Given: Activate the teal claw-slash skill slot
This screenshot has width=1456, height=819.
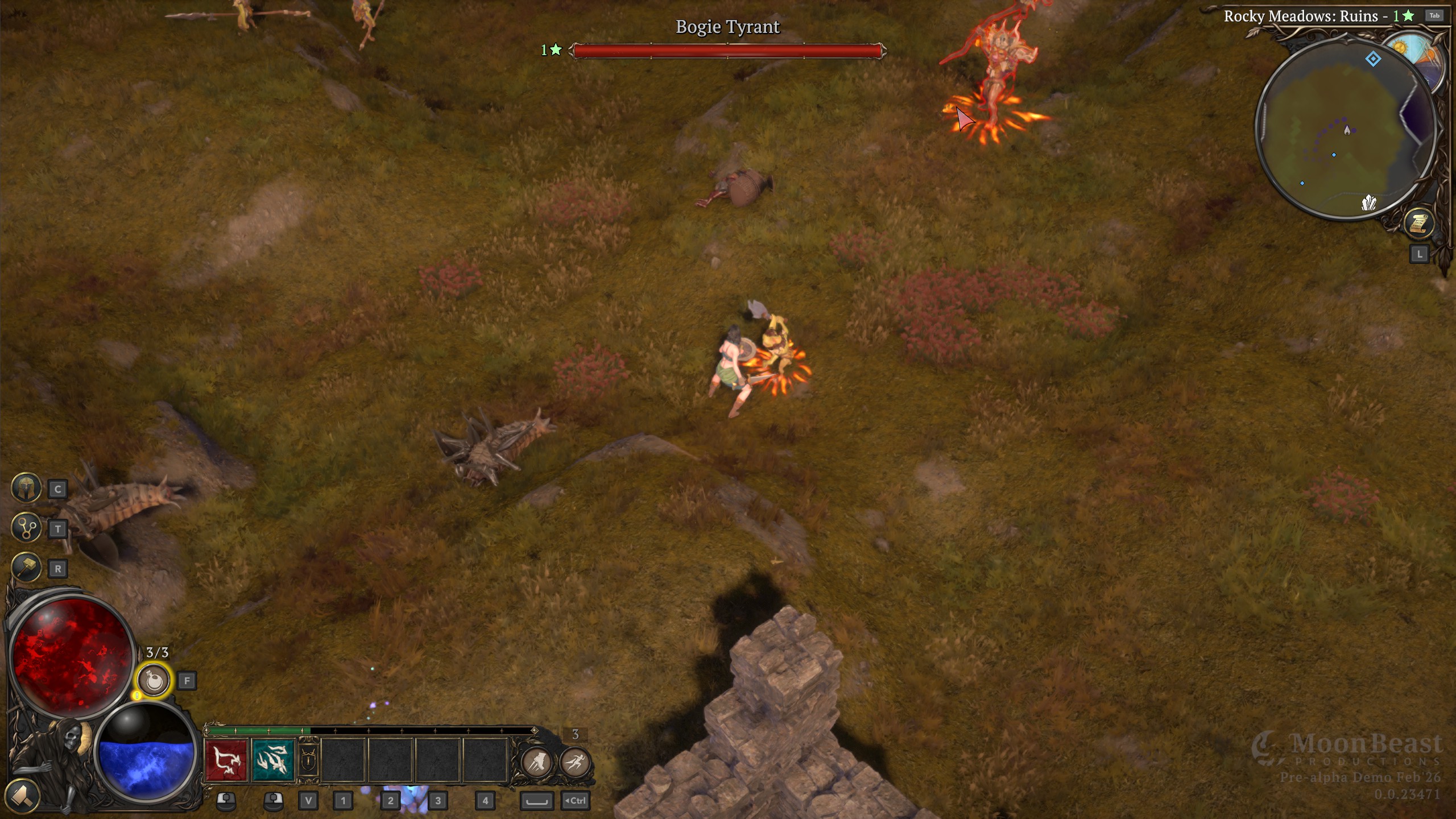Looking at the screenshot, I should tap(274, 760).
